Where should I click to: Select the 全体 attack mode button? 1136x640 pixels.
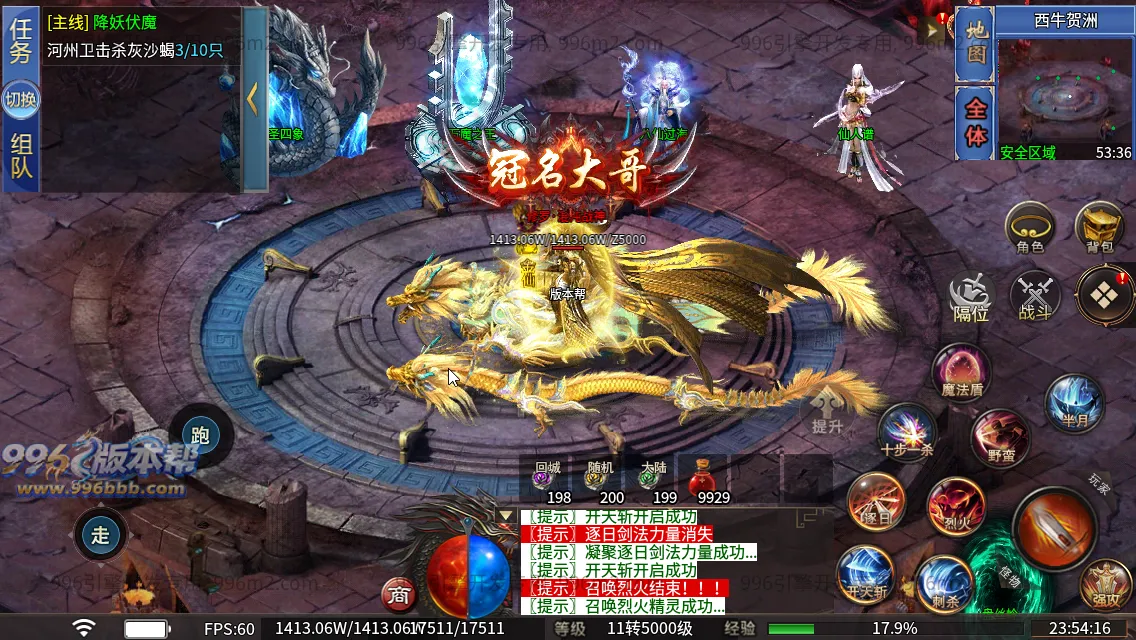tap(975, 122)
